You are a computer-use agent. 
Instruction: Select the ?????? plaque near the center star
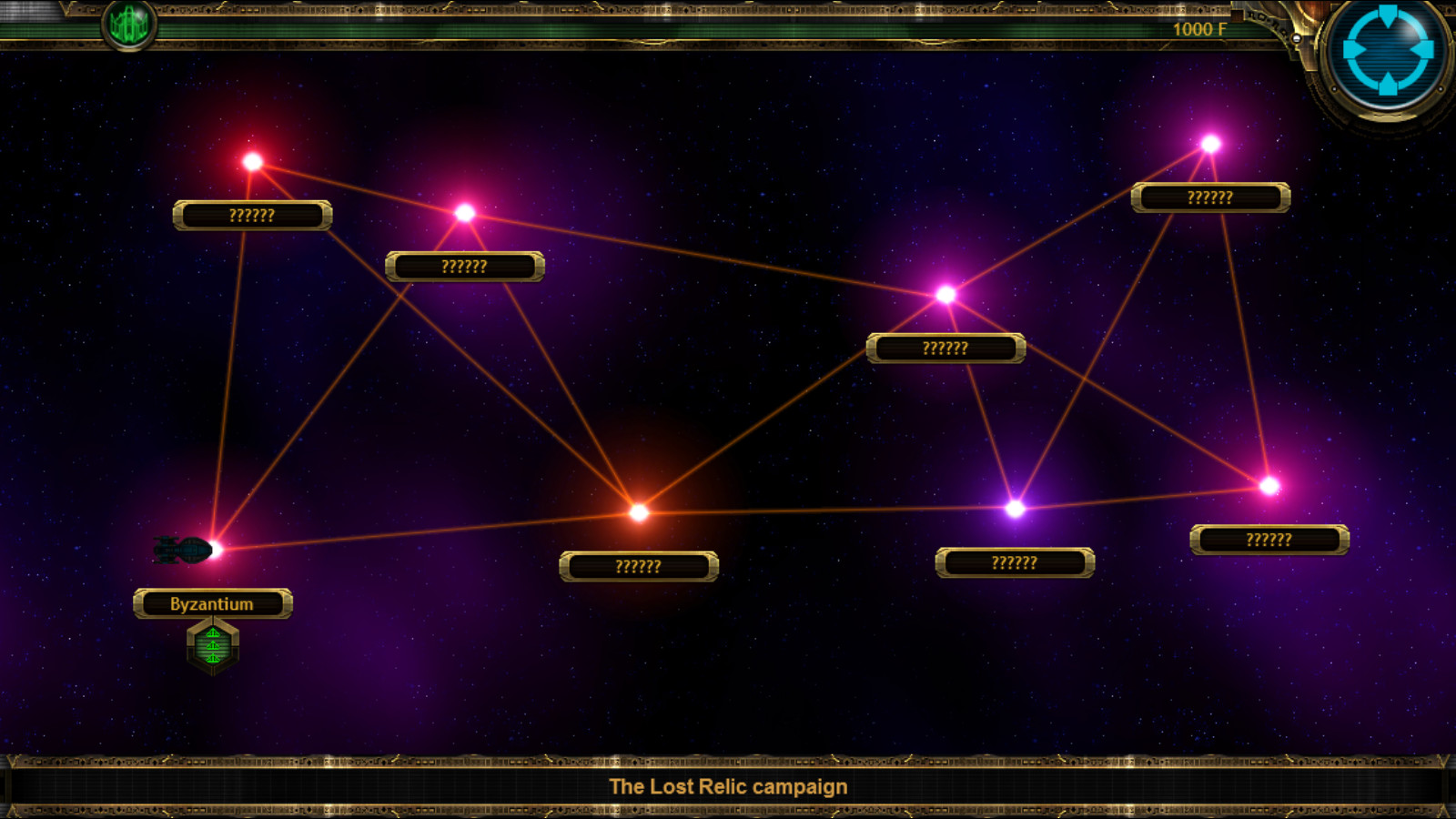tap(946, 347)
